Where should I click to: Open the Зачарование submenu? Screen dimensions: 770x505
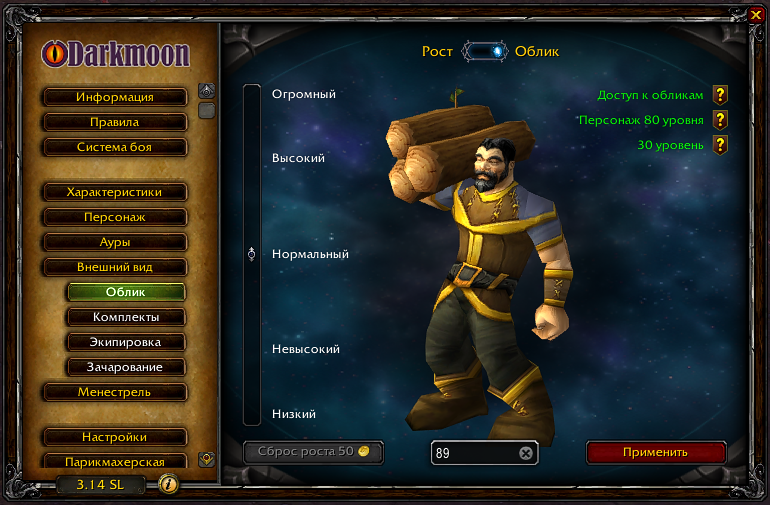[x=126, y=367]
